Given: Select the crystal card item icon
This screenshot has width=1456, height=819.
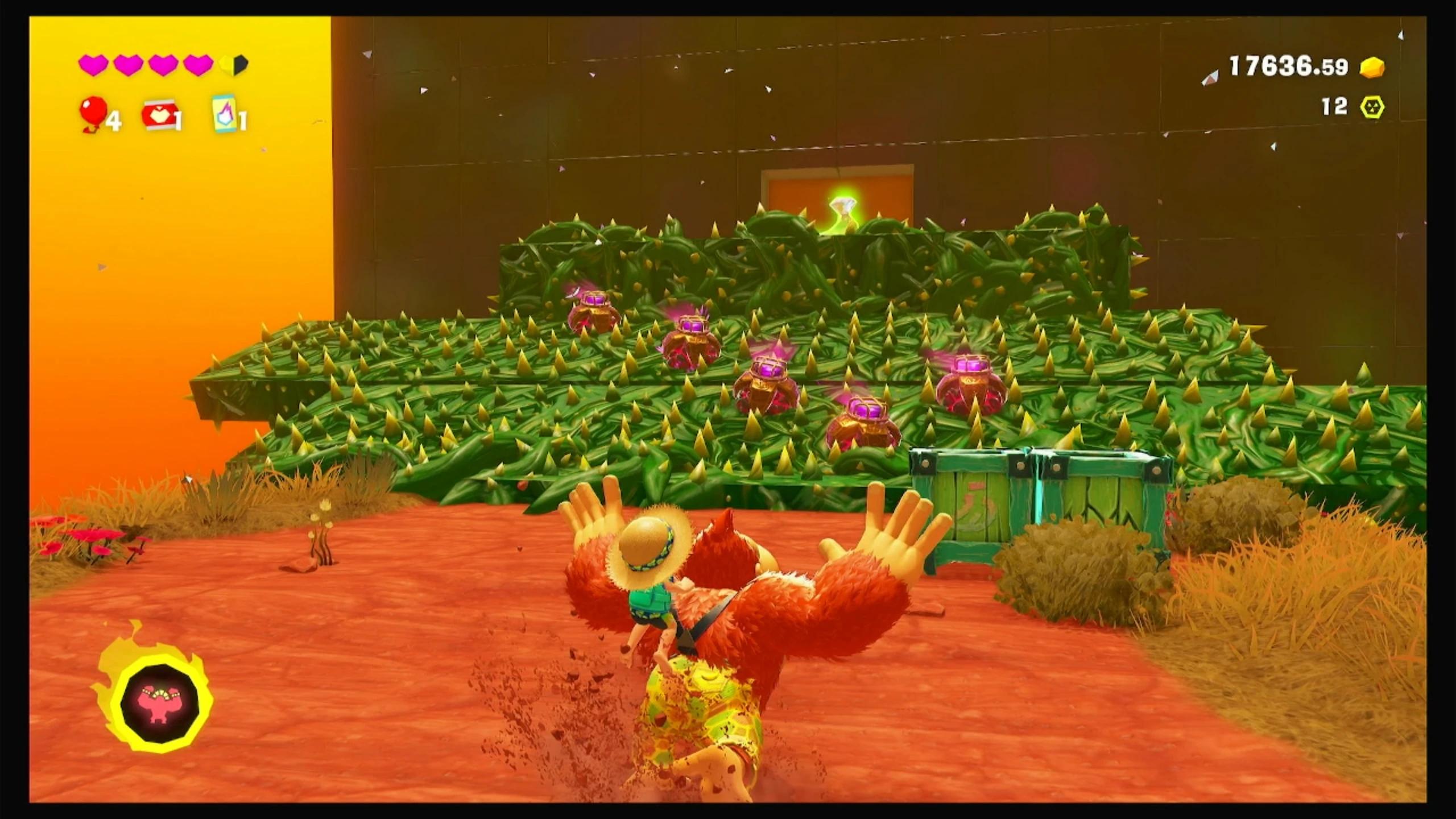Looking at the screenshot, I should point(224,114).
